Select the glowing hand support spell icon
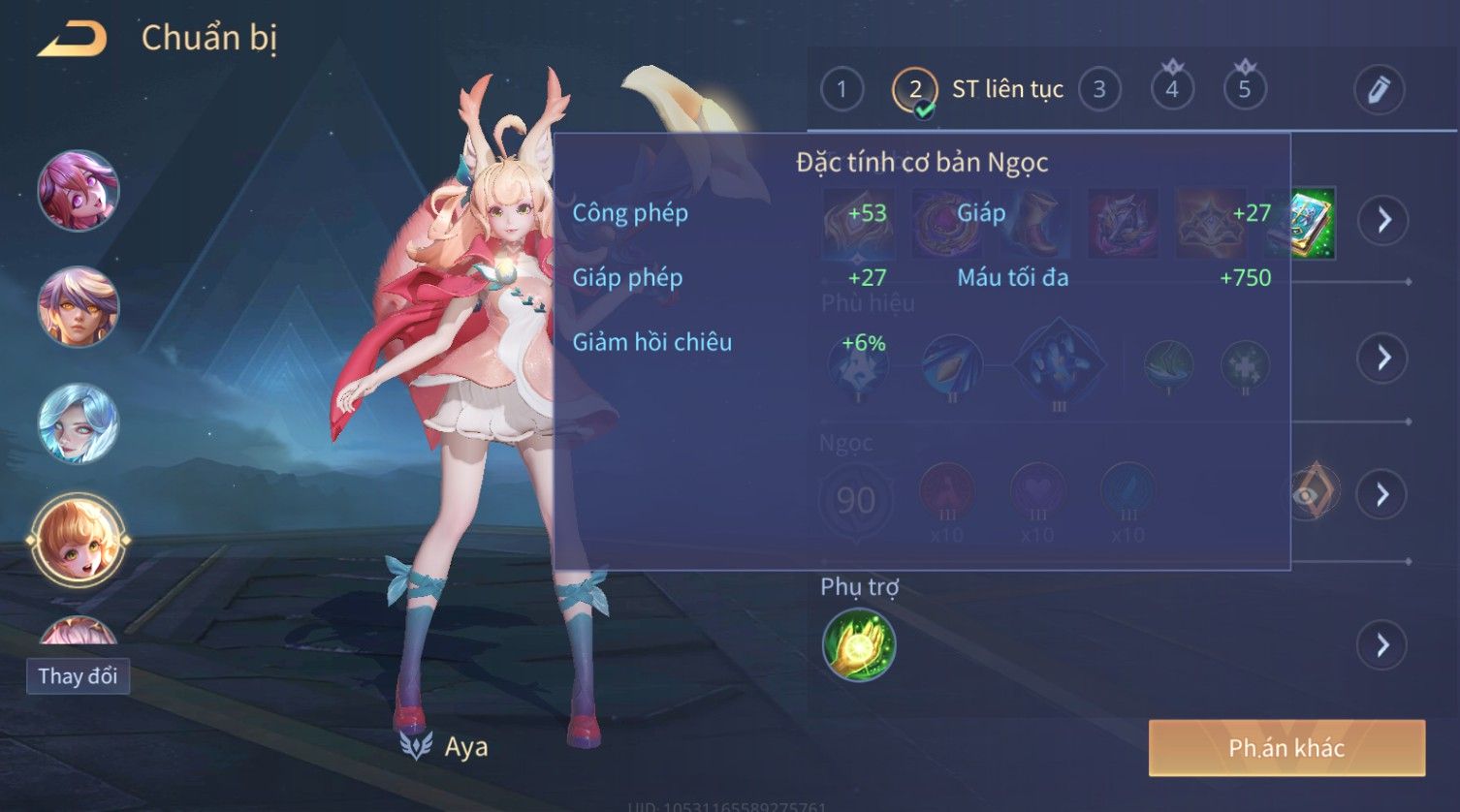The width and height of the screenshot is (1460, 812). [859, 645]
